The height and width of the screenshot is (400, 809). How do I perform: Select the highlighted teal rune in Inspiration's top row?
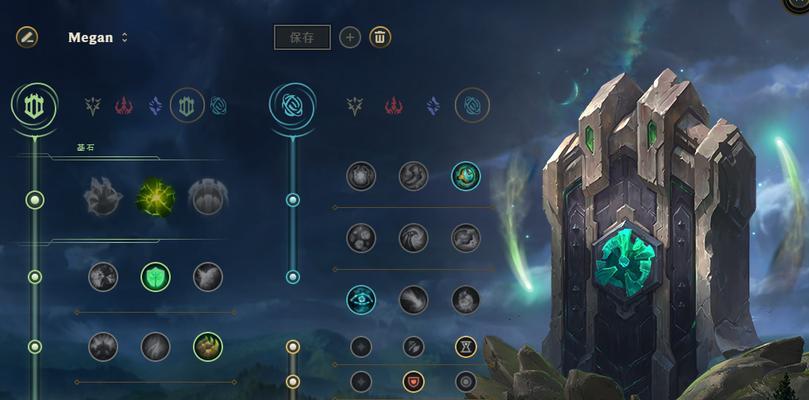coord(466,176)
